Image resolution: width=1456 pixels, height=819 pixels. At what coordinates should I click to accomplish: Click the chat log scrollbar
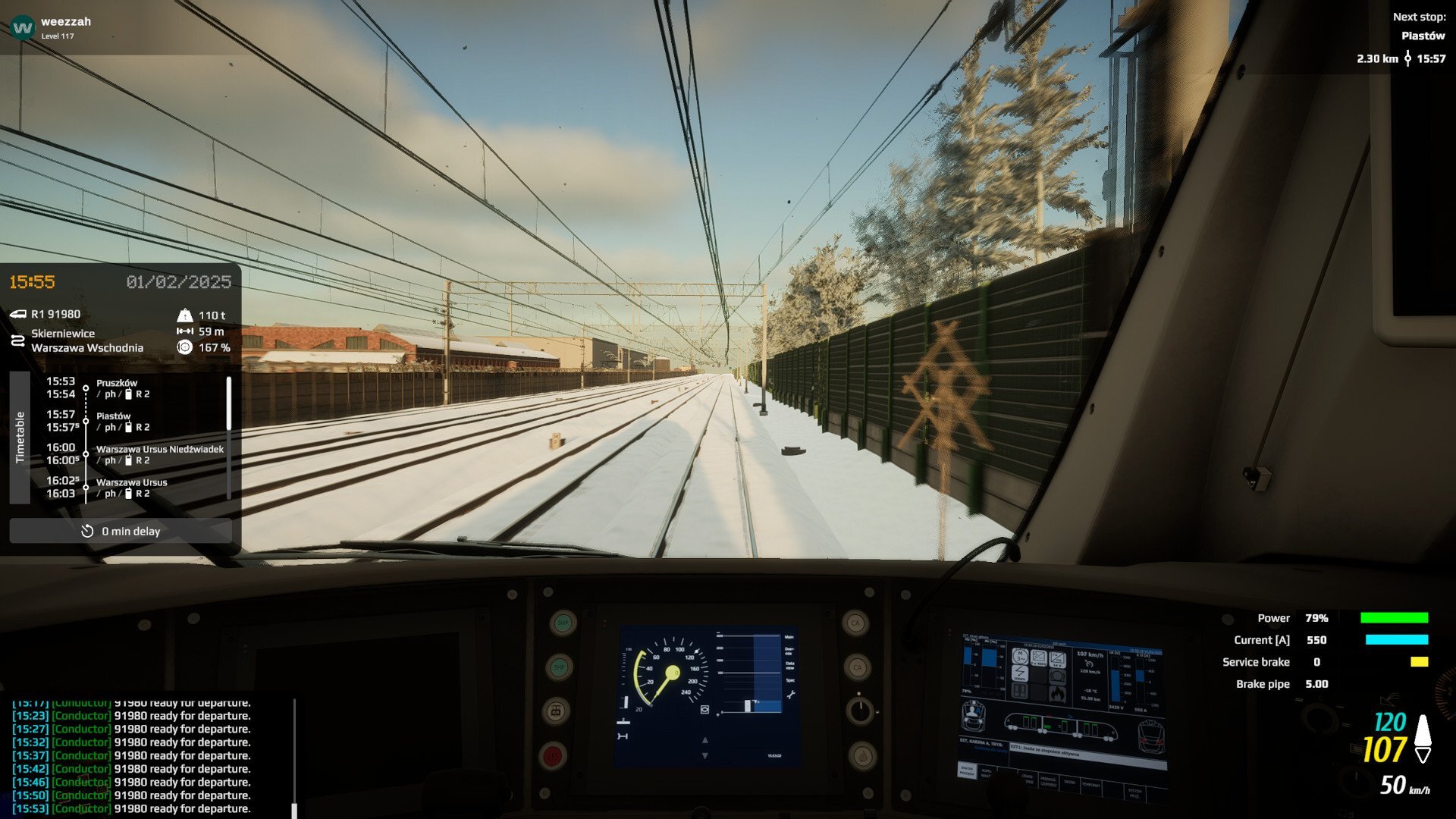pyautogui.click(x=294, y=757)
